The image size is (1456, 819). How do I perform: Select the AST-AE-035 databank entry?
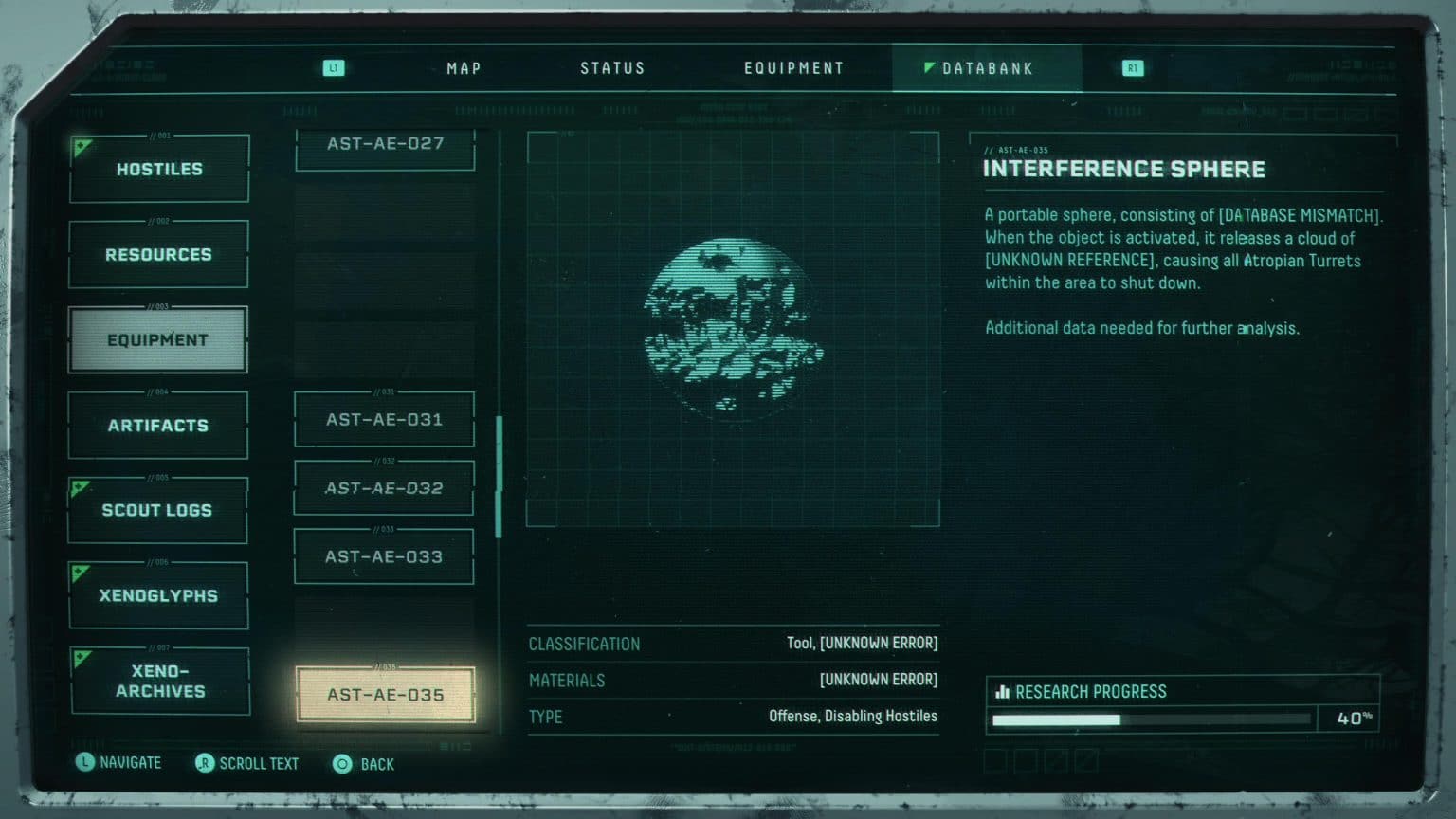coord(385,694)
